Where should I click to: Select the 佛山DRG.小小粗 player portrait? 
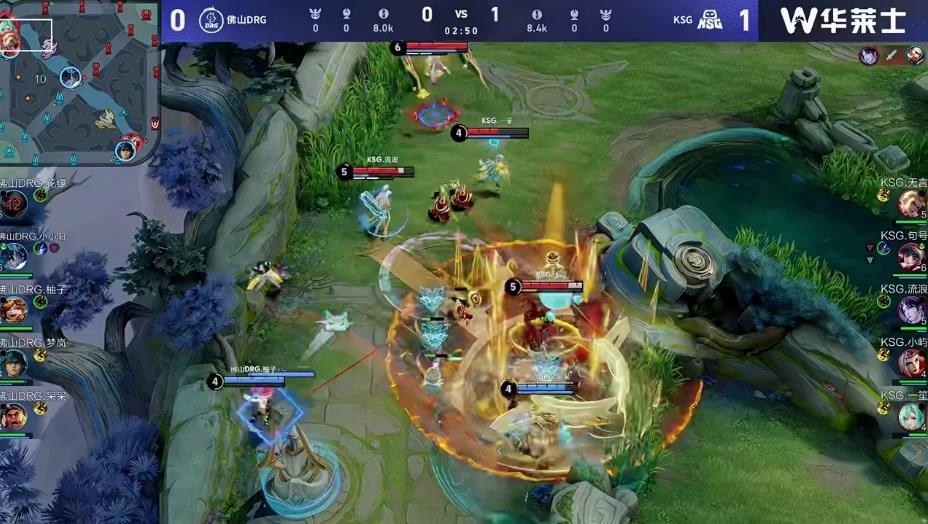coord(14,256)
